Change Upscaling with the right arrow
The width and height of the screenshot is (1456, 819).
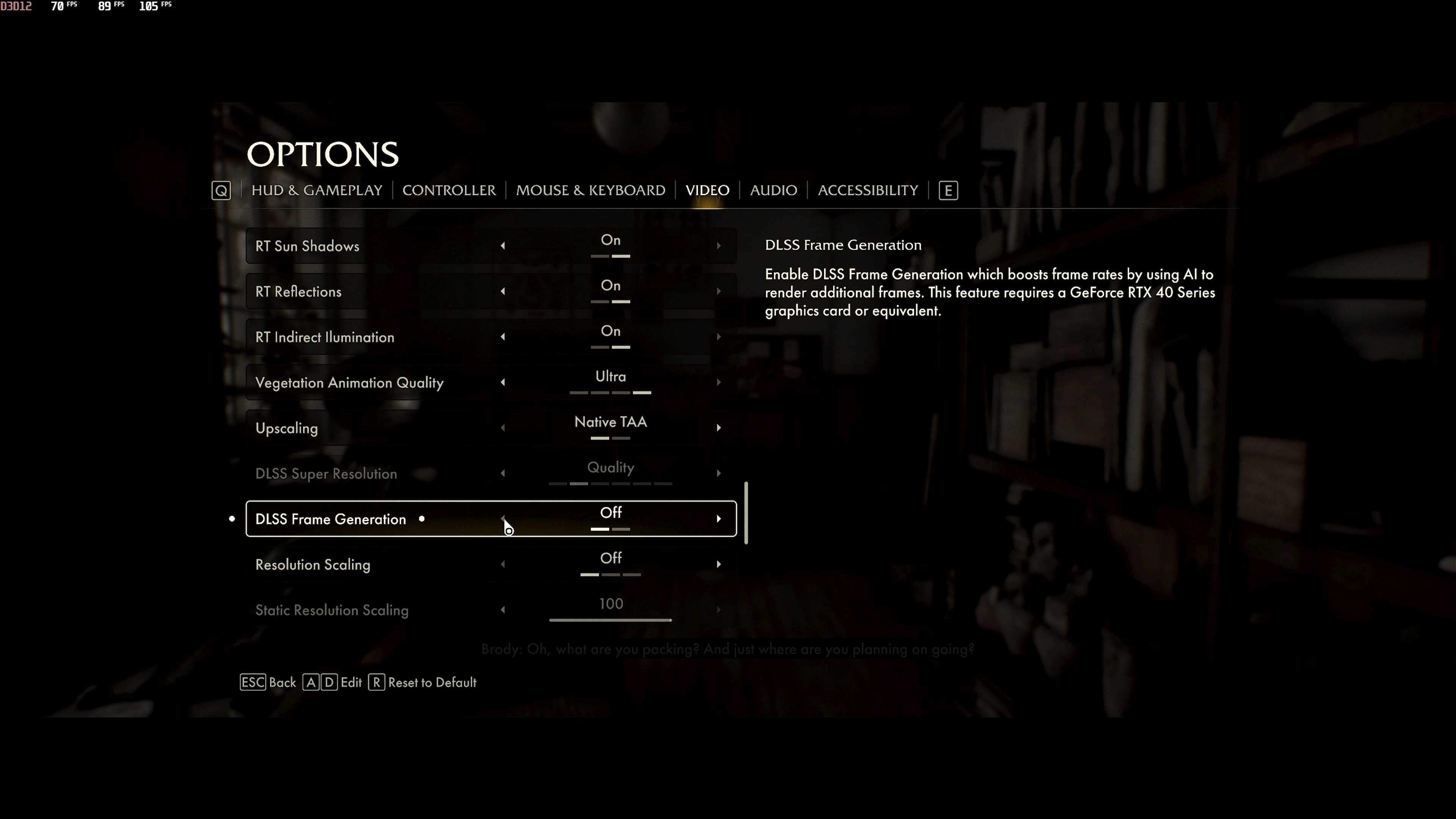719,428
